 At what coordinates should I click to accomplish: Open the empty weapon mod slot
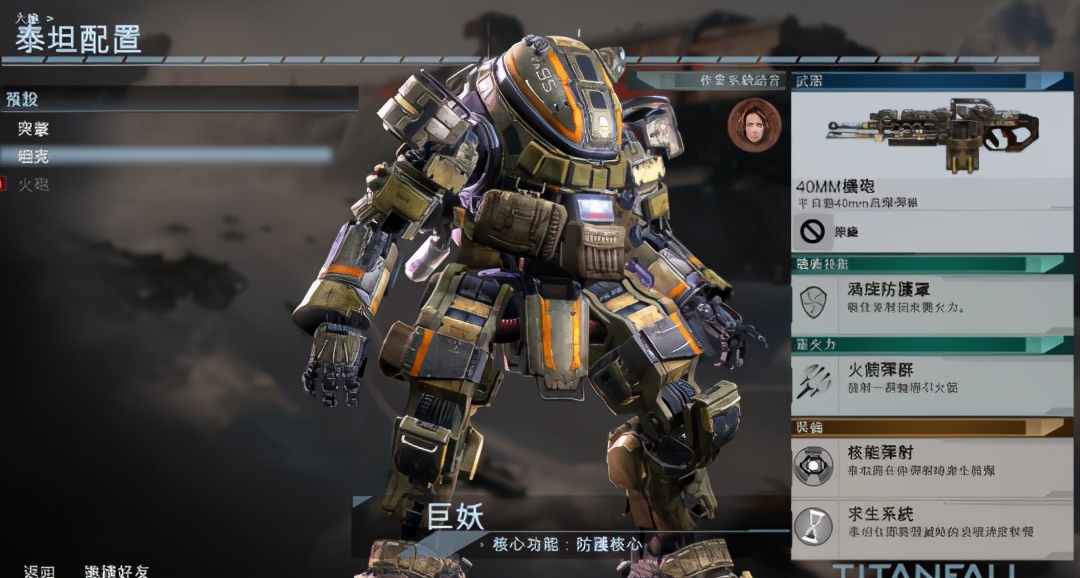[x=932, y=232]
